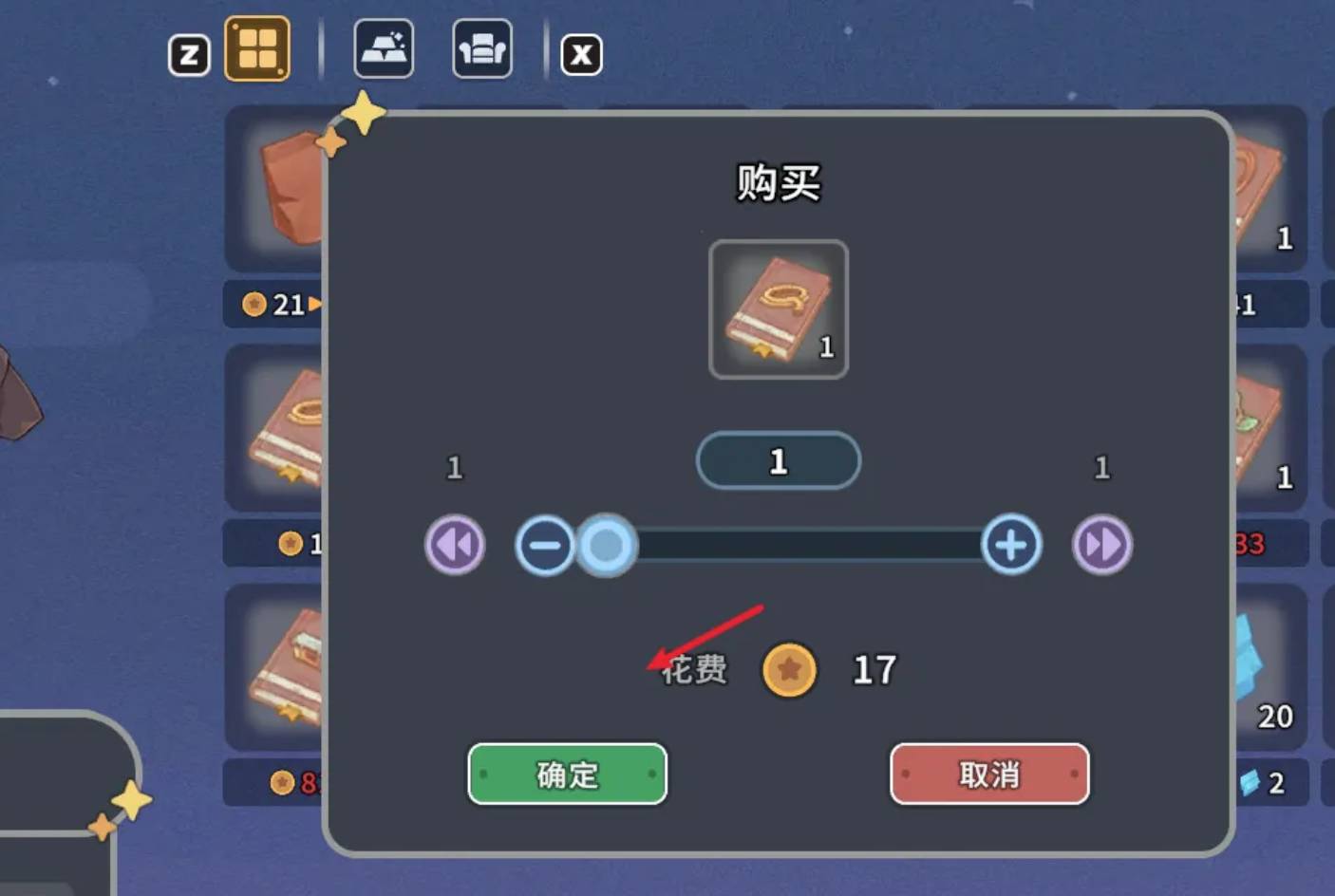This screenshot has width=1335, height=896.
Task: Click right double-arrow to set max quantity
Action: (1101, 544)
